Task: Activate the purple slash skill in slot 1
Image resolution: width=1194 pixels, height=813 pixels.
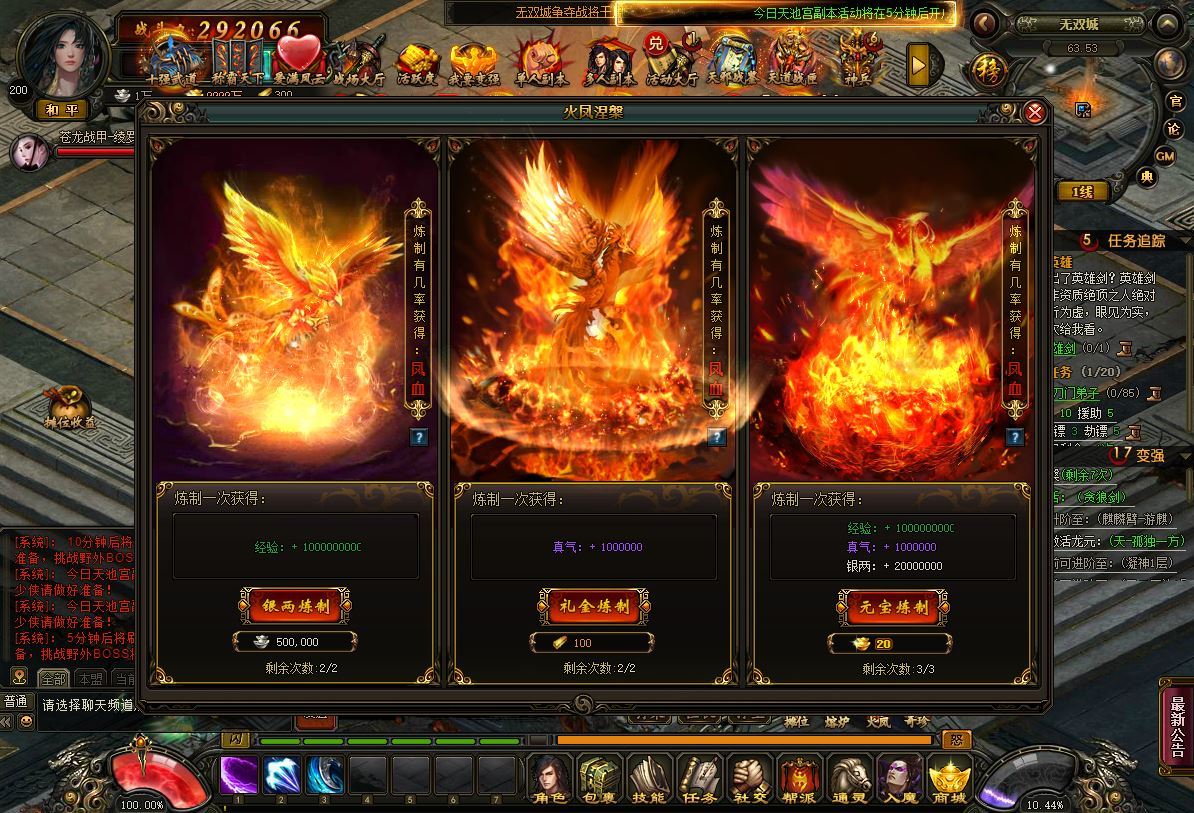Action: (x=238, y=775)
